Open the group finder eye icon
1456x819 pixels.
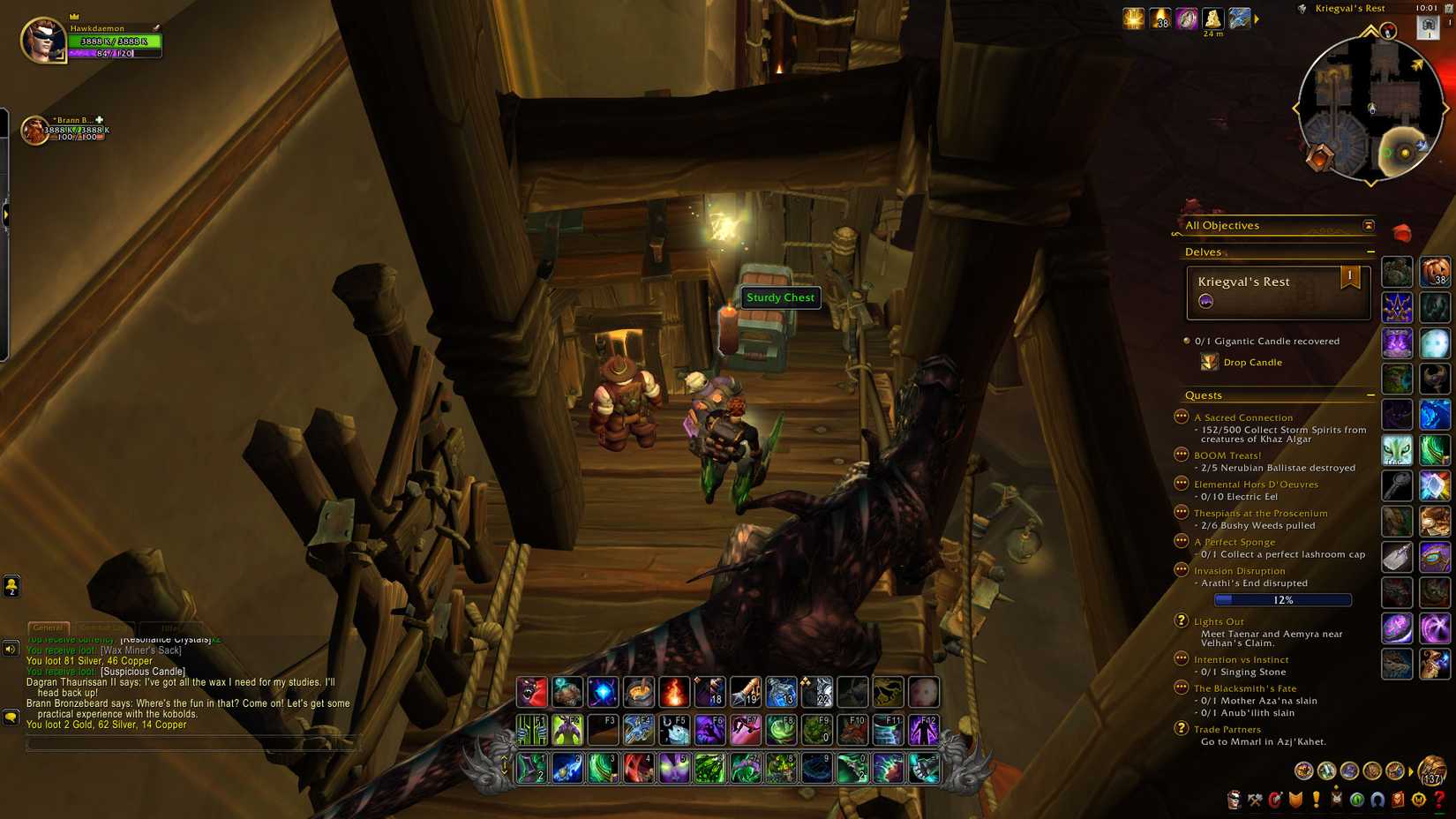pyautogui.click(x=1357, y=801)
